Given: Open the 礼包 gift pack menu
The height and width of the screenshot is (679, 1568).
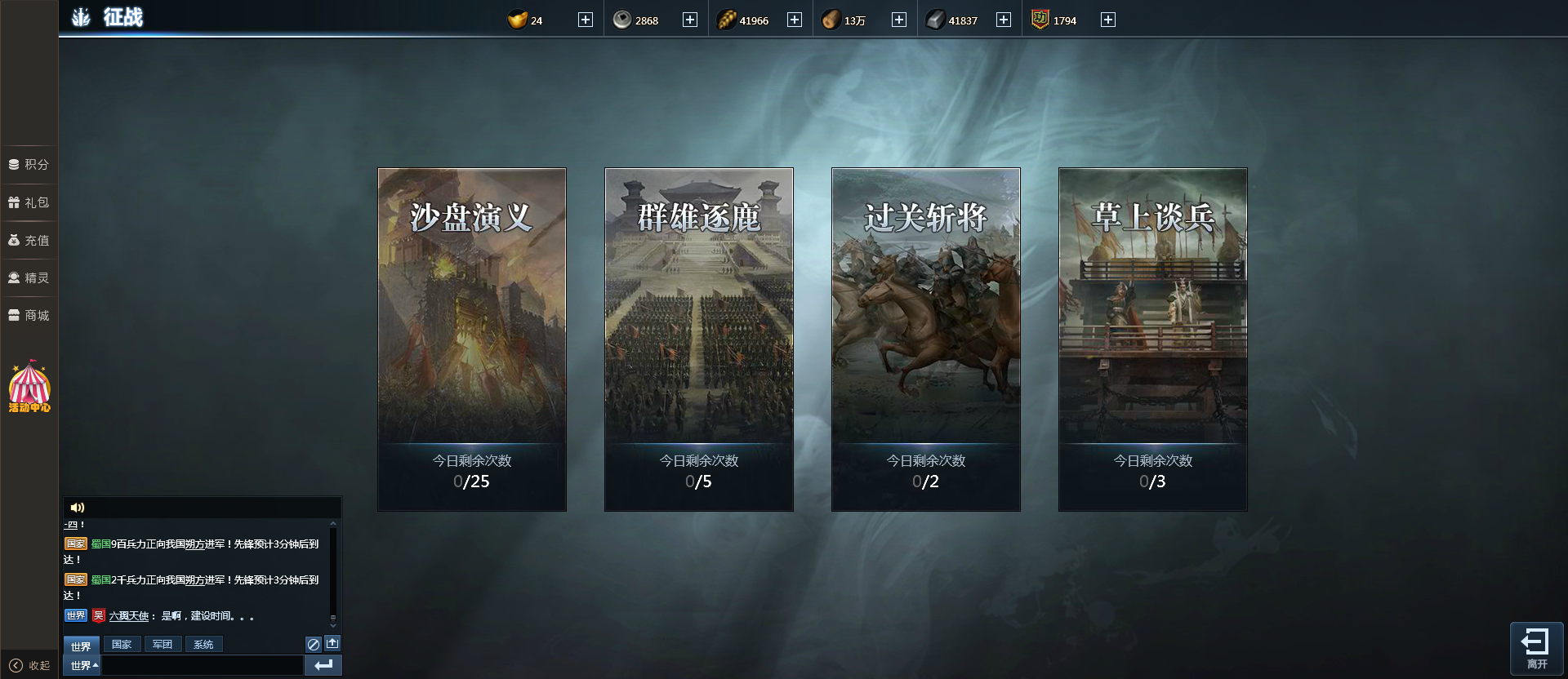Looking at the screenshot, I should (29, 202).
